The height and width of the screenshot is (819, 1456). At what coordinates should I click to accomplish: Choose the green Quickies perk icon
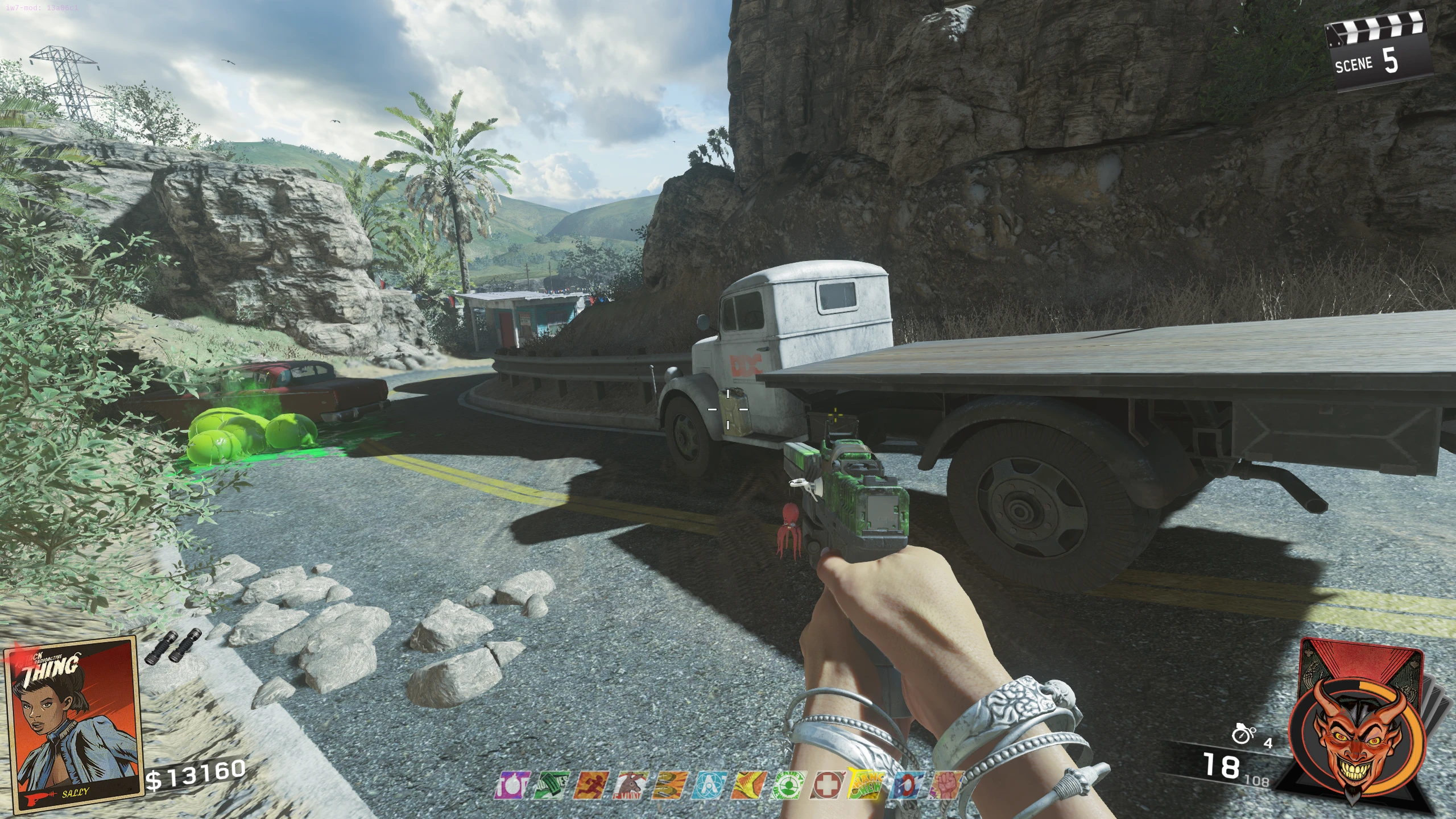(551, 785)
